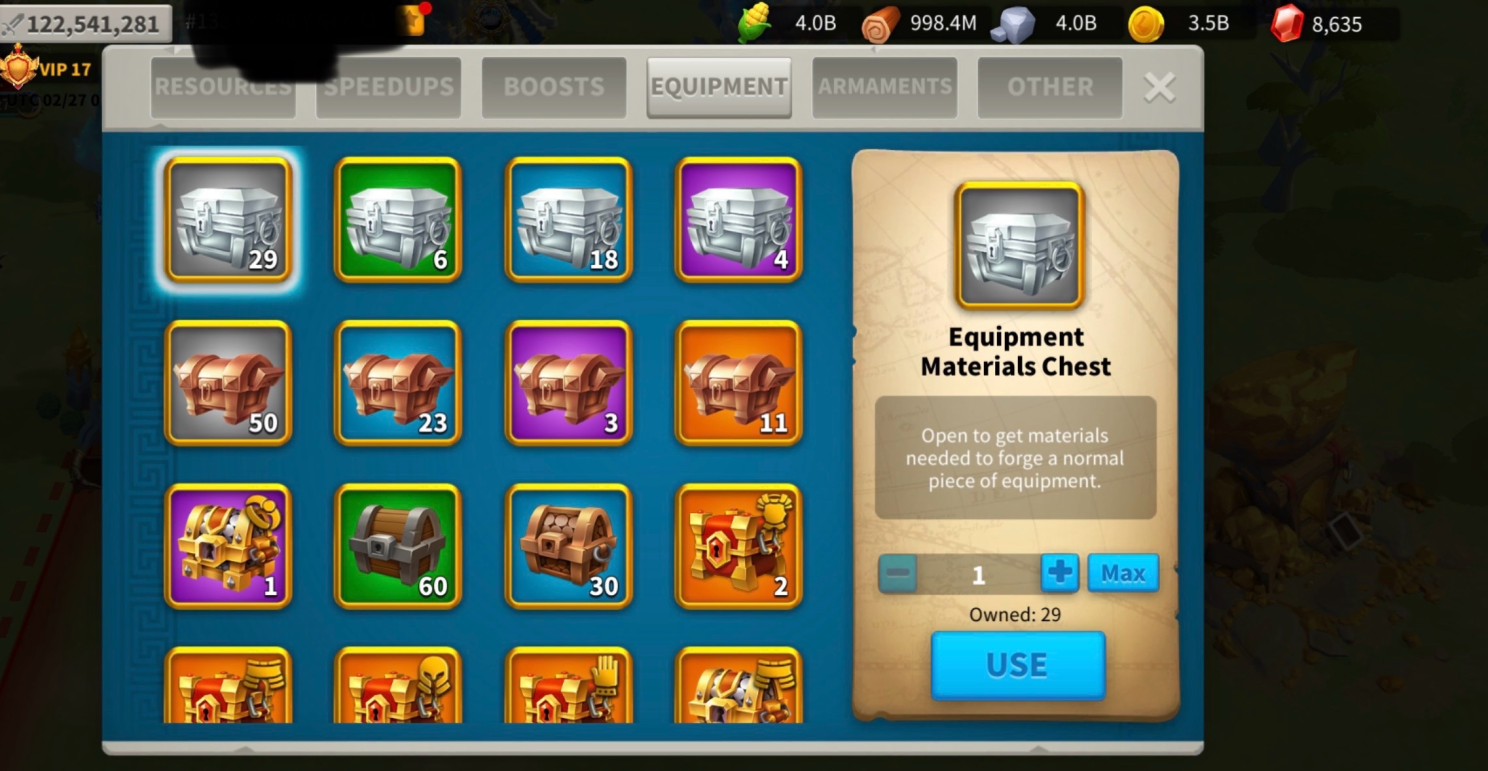Image resolution: width=1488 pixels, height=771 pixels.
Task: Pick the grey bronze chest with 50
Action: 228,383
